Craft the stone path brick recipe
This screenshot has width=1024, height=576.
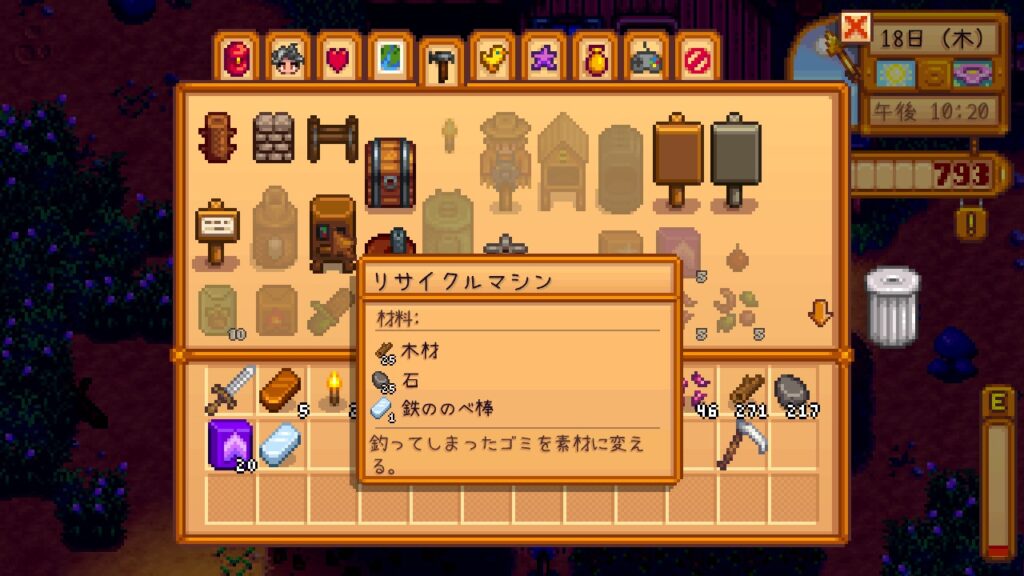pos(273,137)
